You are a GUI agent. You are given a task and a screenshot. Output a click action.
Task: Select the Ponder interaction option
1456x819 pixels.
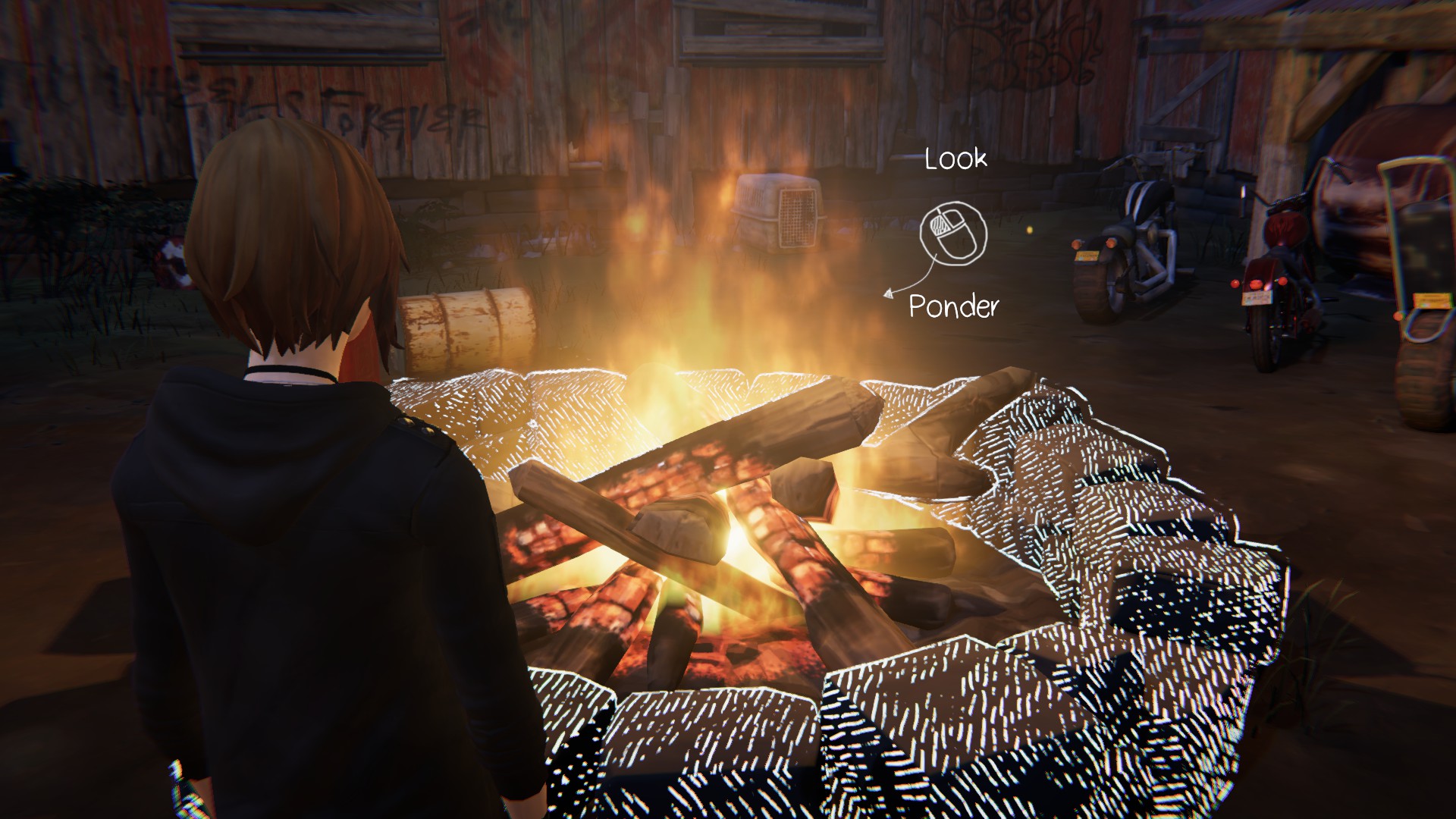click(953, 306)
